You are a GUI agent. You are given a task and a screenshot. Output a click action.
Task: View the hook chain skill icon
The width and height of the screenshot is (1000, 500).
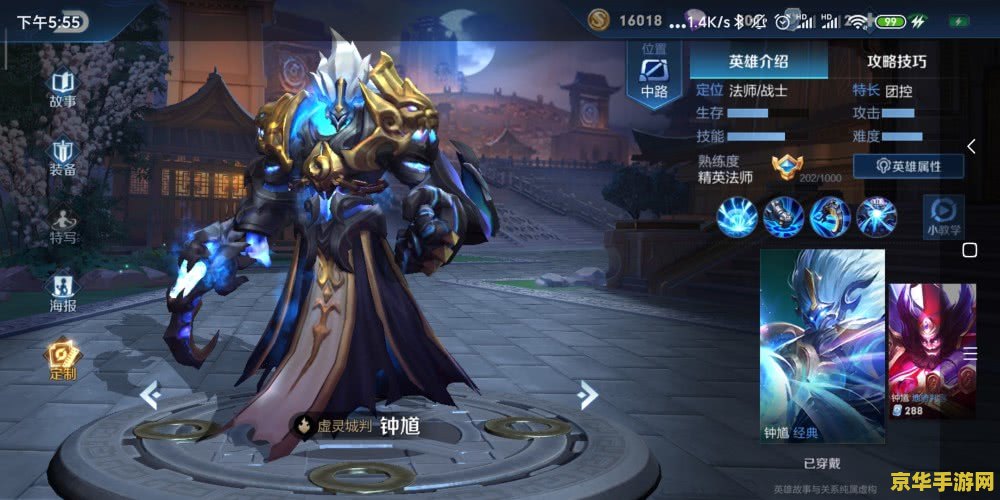coord(830,215)
